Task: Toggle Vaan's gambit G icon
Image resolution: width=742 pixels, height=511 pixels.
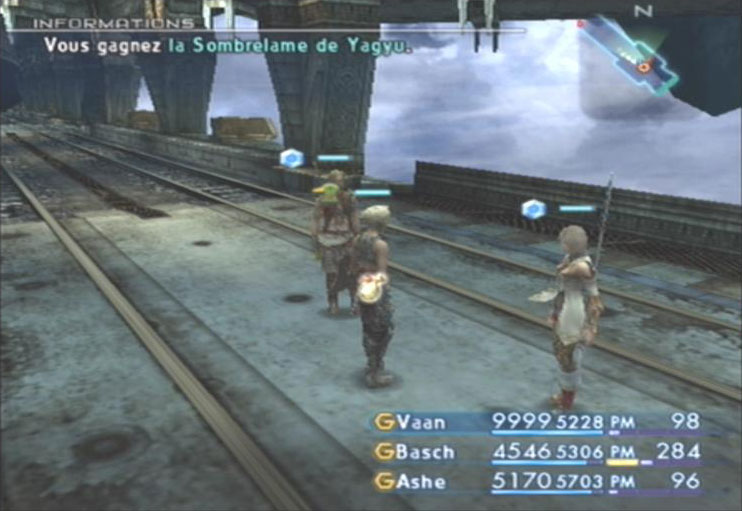Action: pyautogui.click(x=382, y=422)
